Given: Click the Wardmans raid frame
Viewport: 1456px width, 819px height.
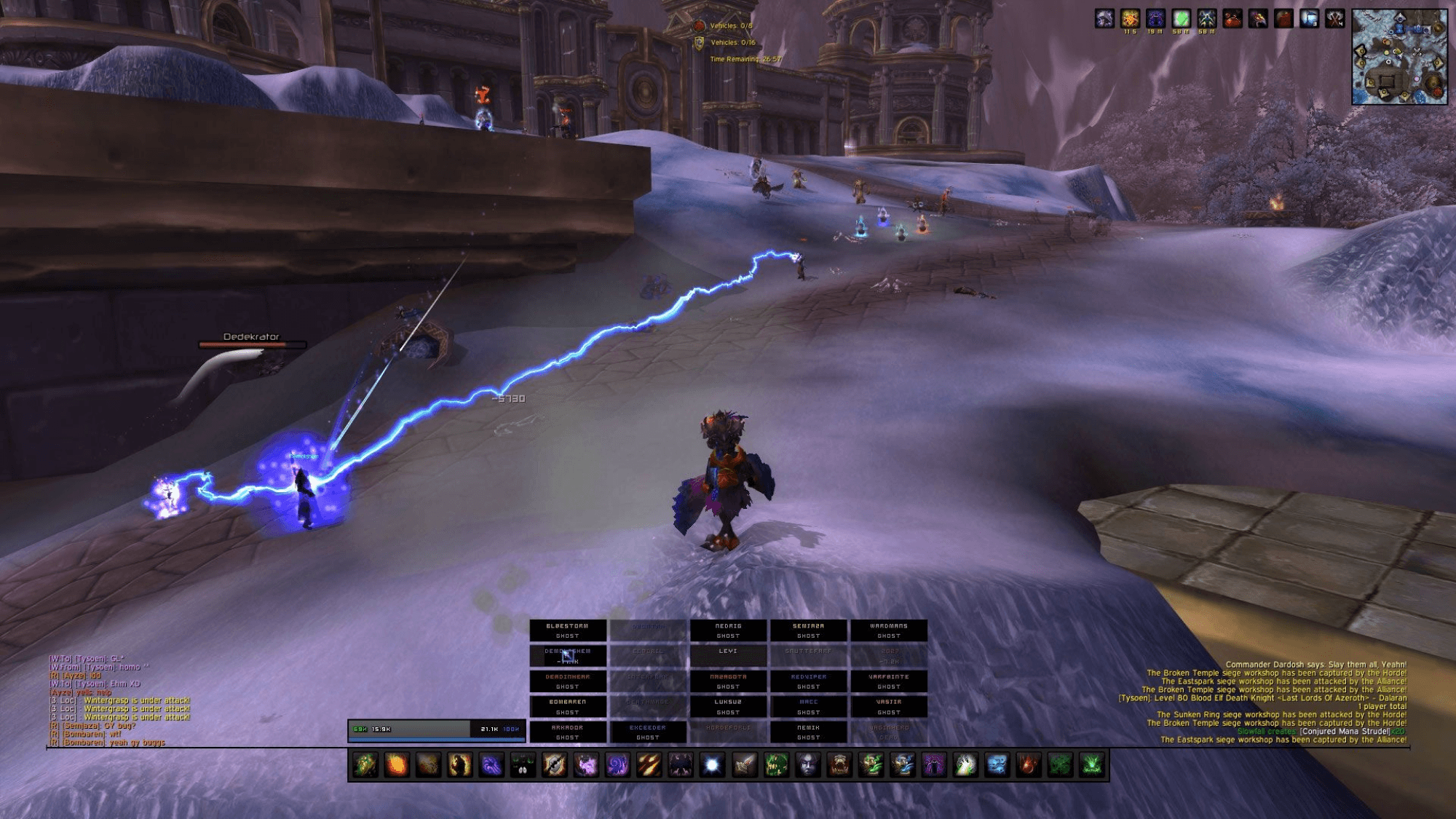Looking at the screenshot, I should 888,630.
